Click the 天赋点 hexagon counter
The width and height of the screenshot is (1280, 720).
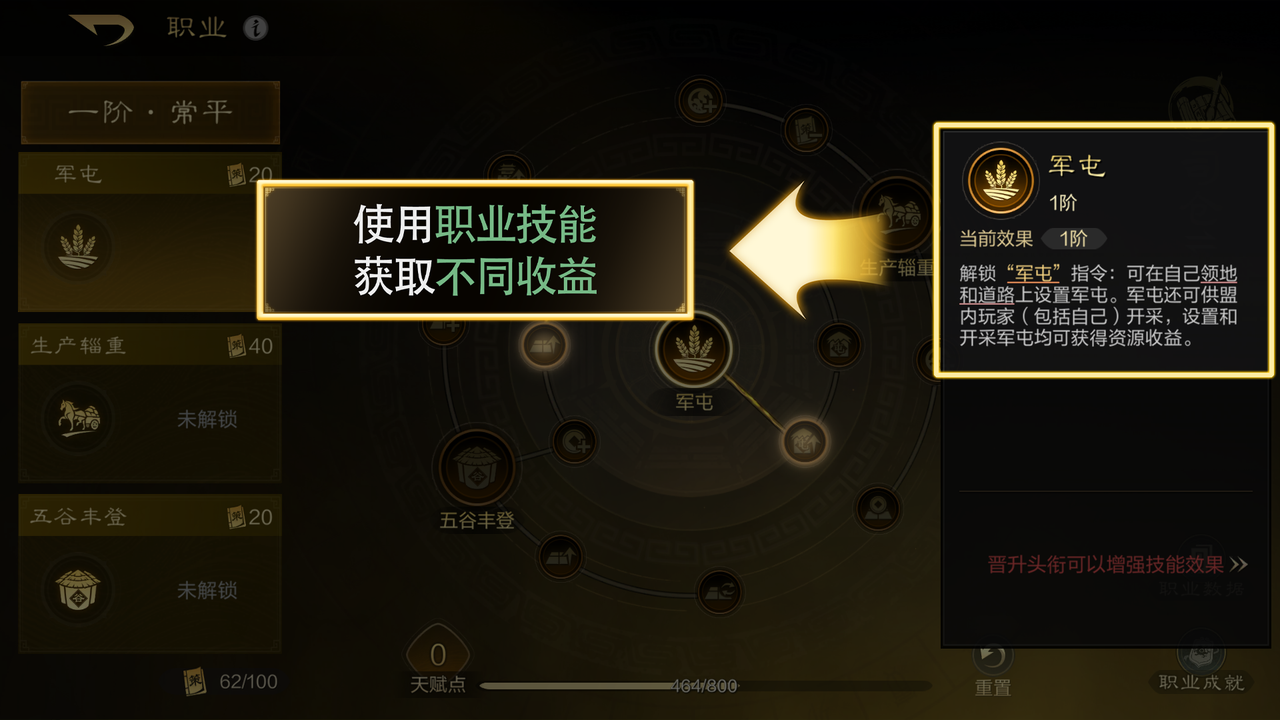coord(437,655)
